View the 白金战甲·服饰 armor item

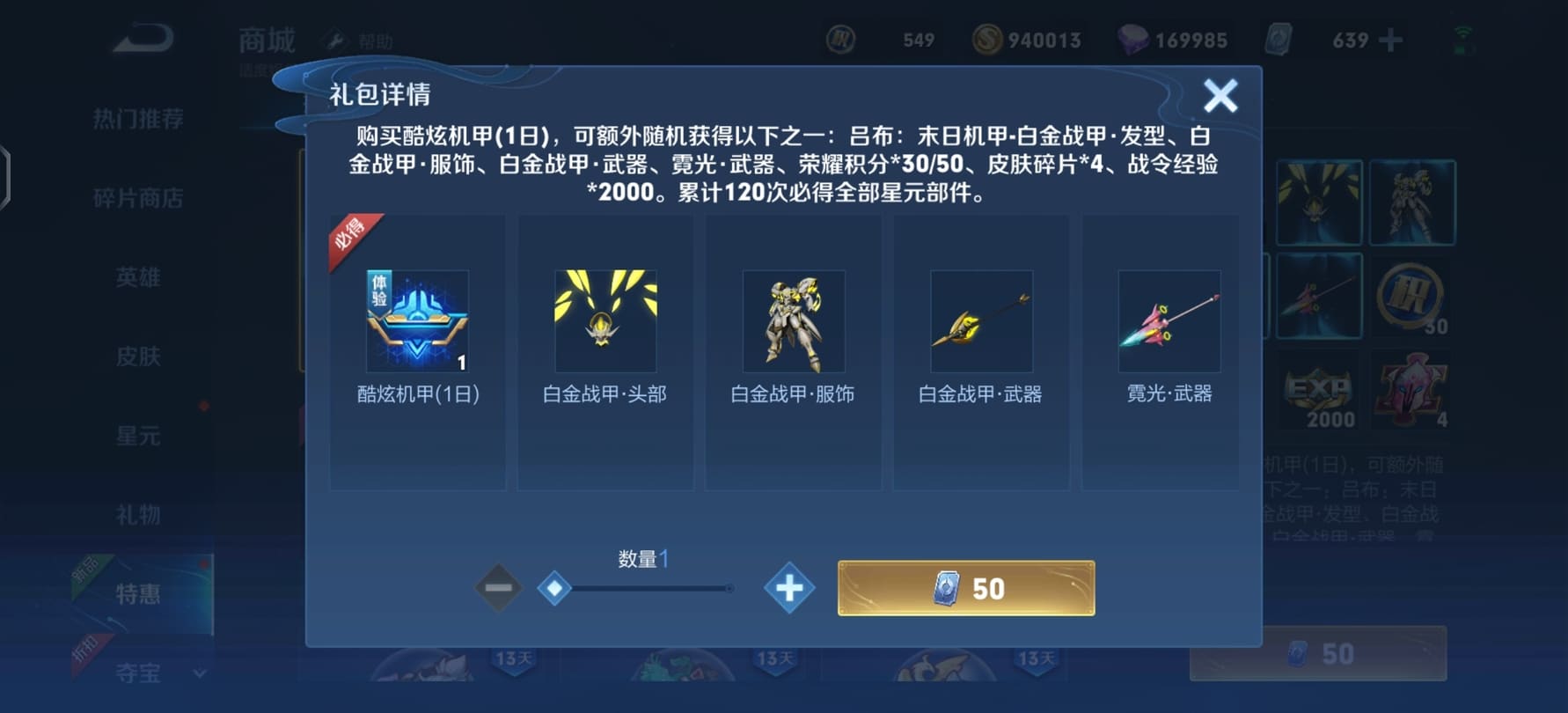pyautogui.click(x=794, y=321)
